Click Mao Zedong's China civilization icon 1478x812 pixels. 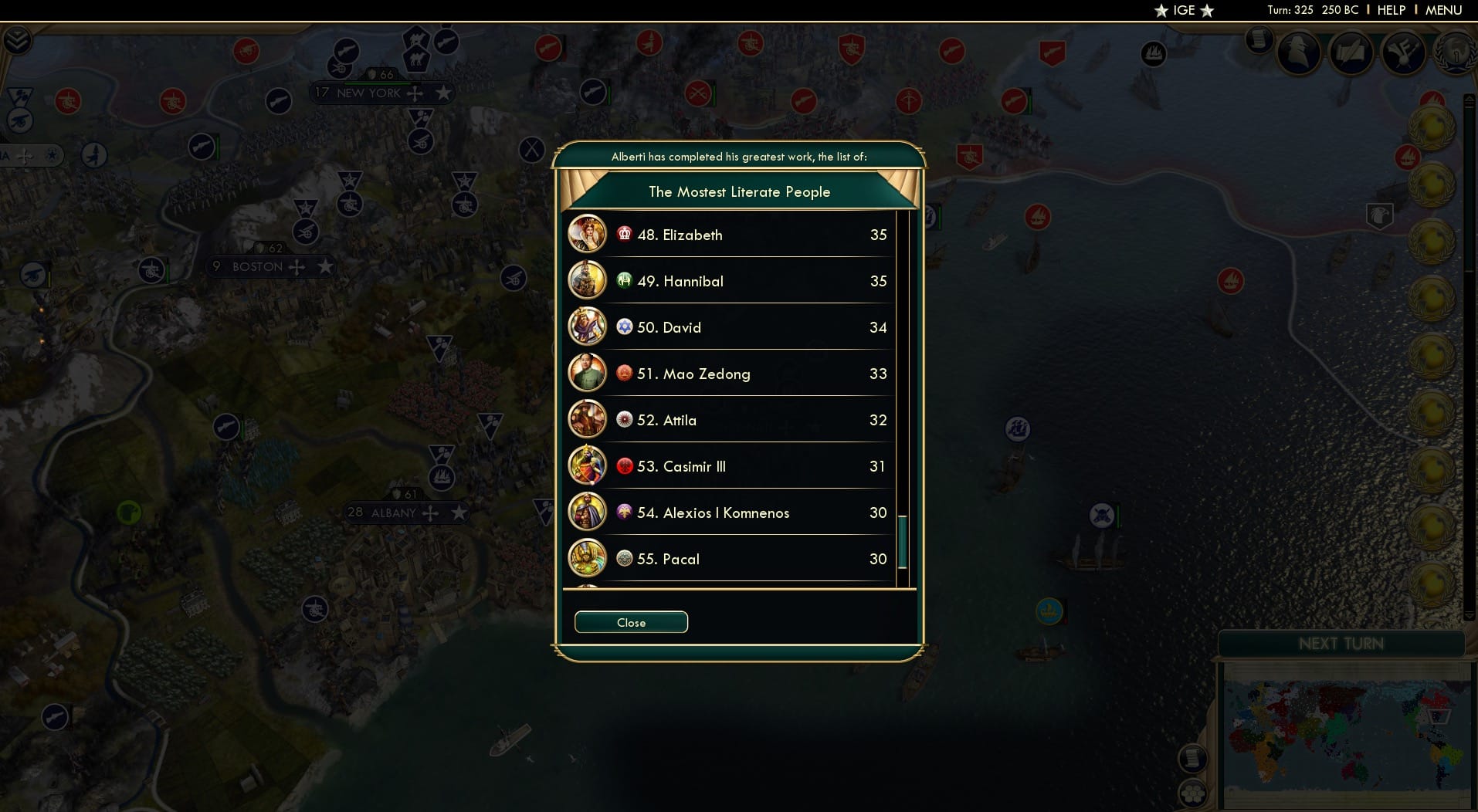coord(624,374)
